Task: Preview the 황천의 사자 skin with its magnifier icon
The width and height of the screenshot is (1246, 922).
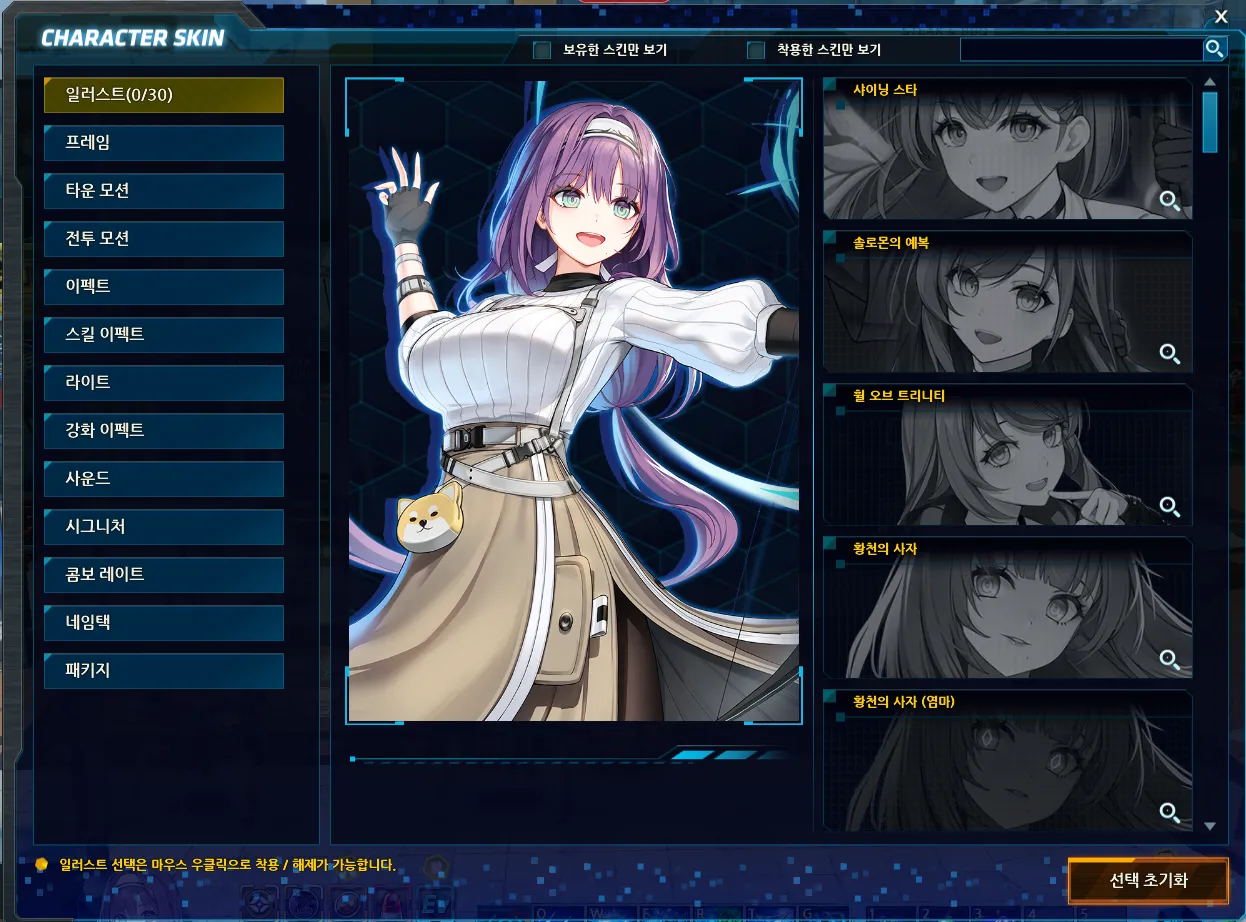Action: (1169, 659)
